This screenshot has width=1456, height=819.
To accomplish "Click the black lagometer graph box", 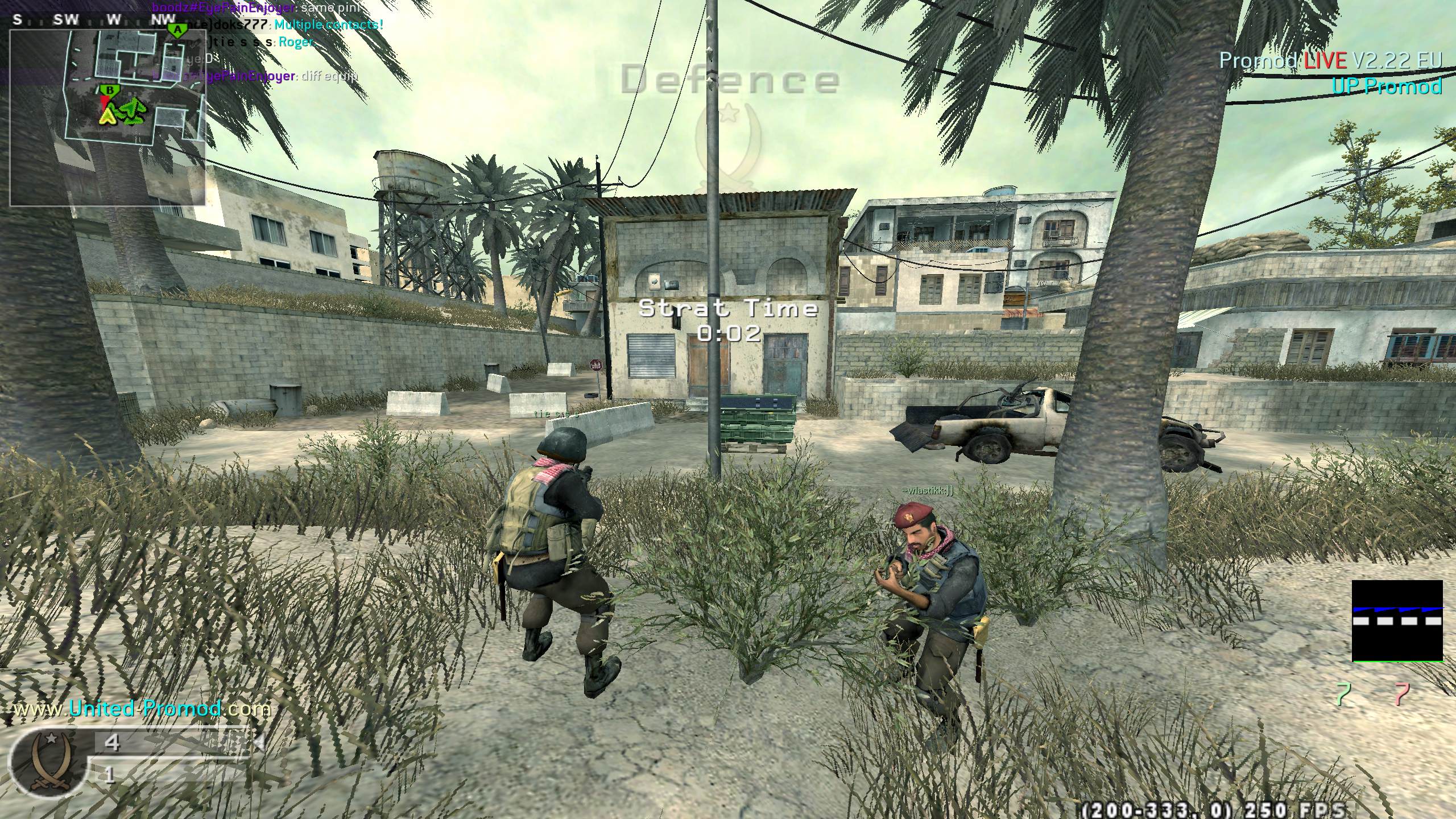I will pyautogui.click(x=1397, y=621).
